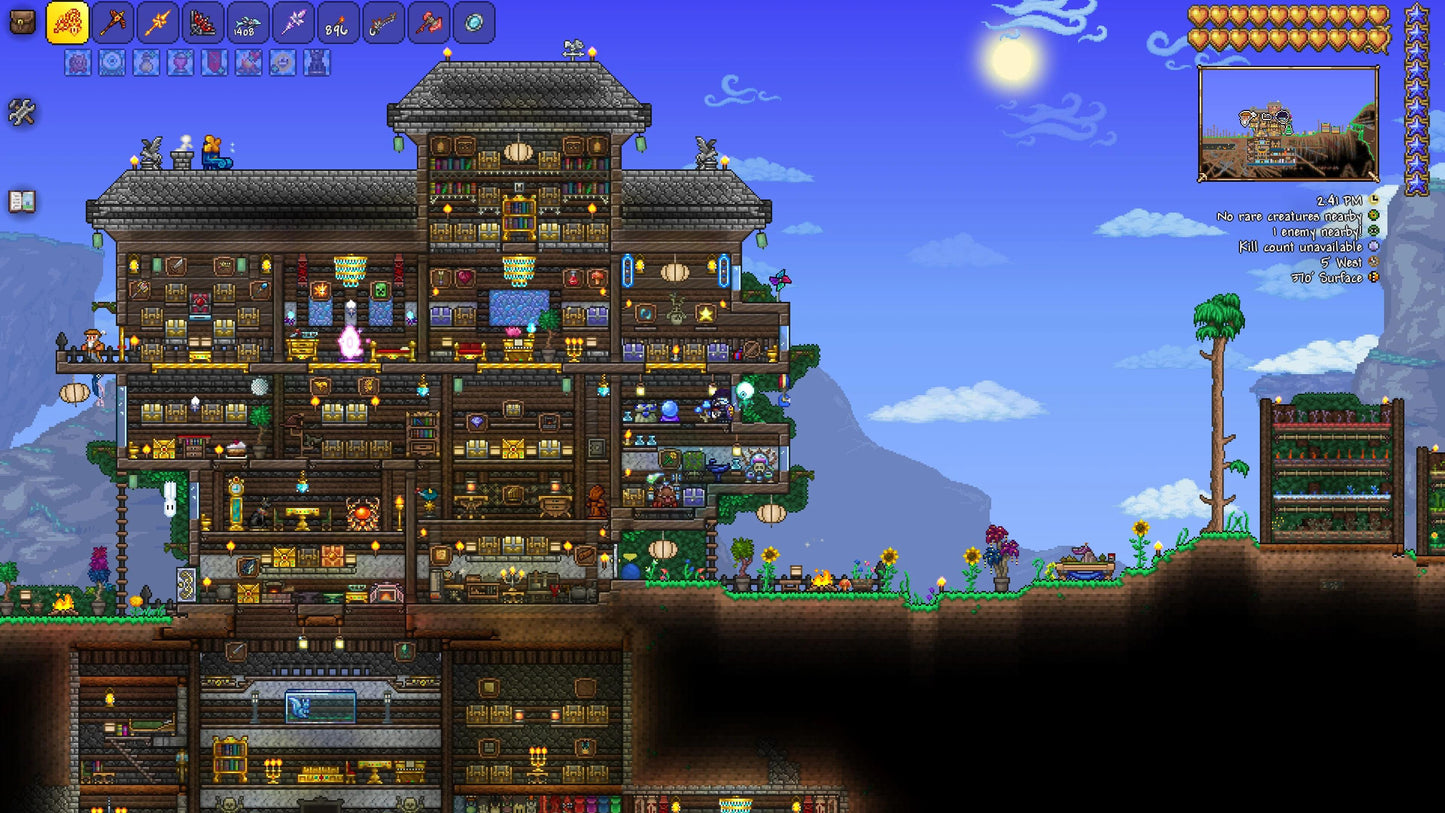
Task: Open the settings wrench icon on the left
Action: (23, 113)
